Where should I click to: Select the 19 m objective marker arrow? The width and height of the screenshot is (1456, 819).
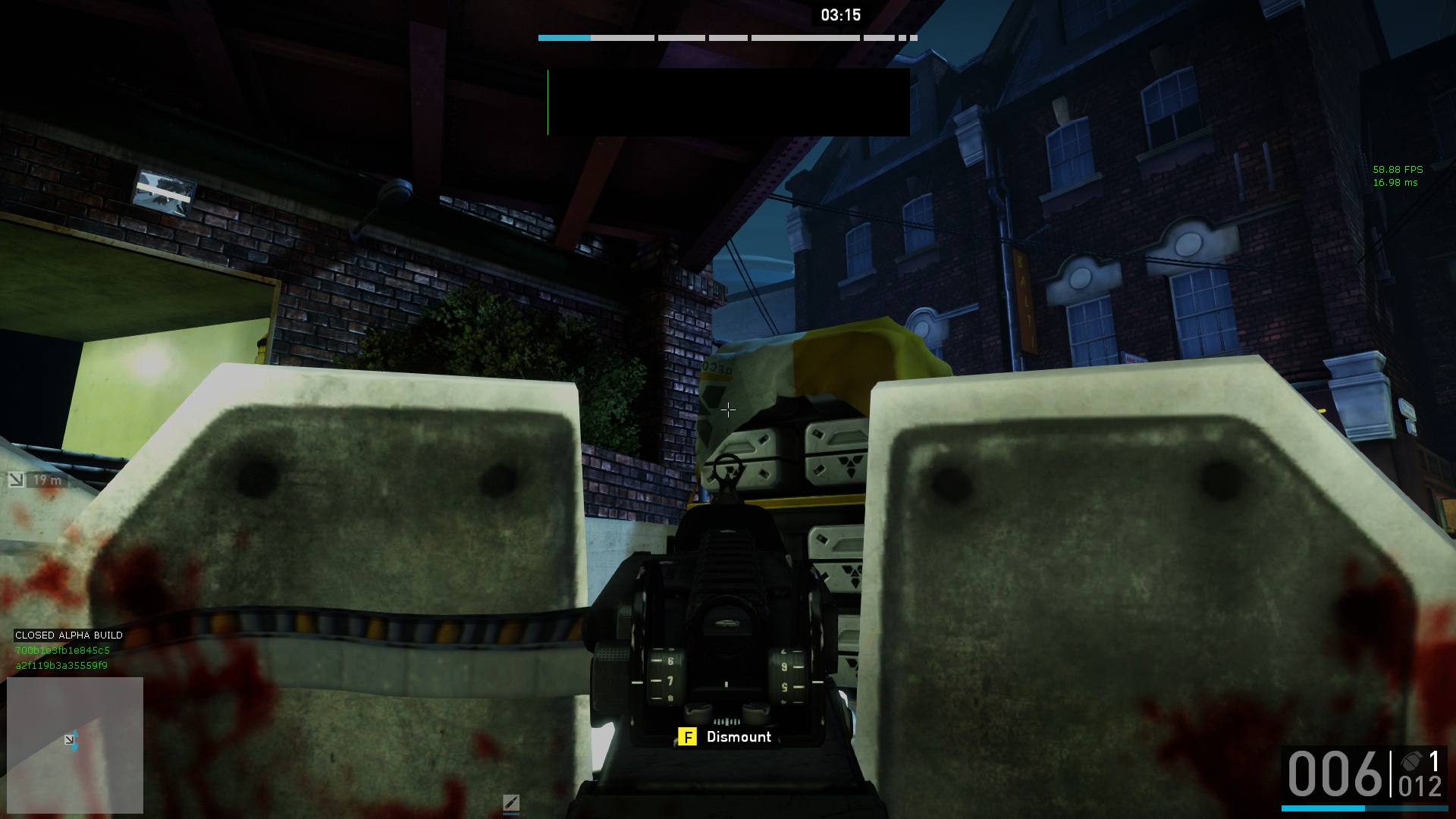pos(16,479)
